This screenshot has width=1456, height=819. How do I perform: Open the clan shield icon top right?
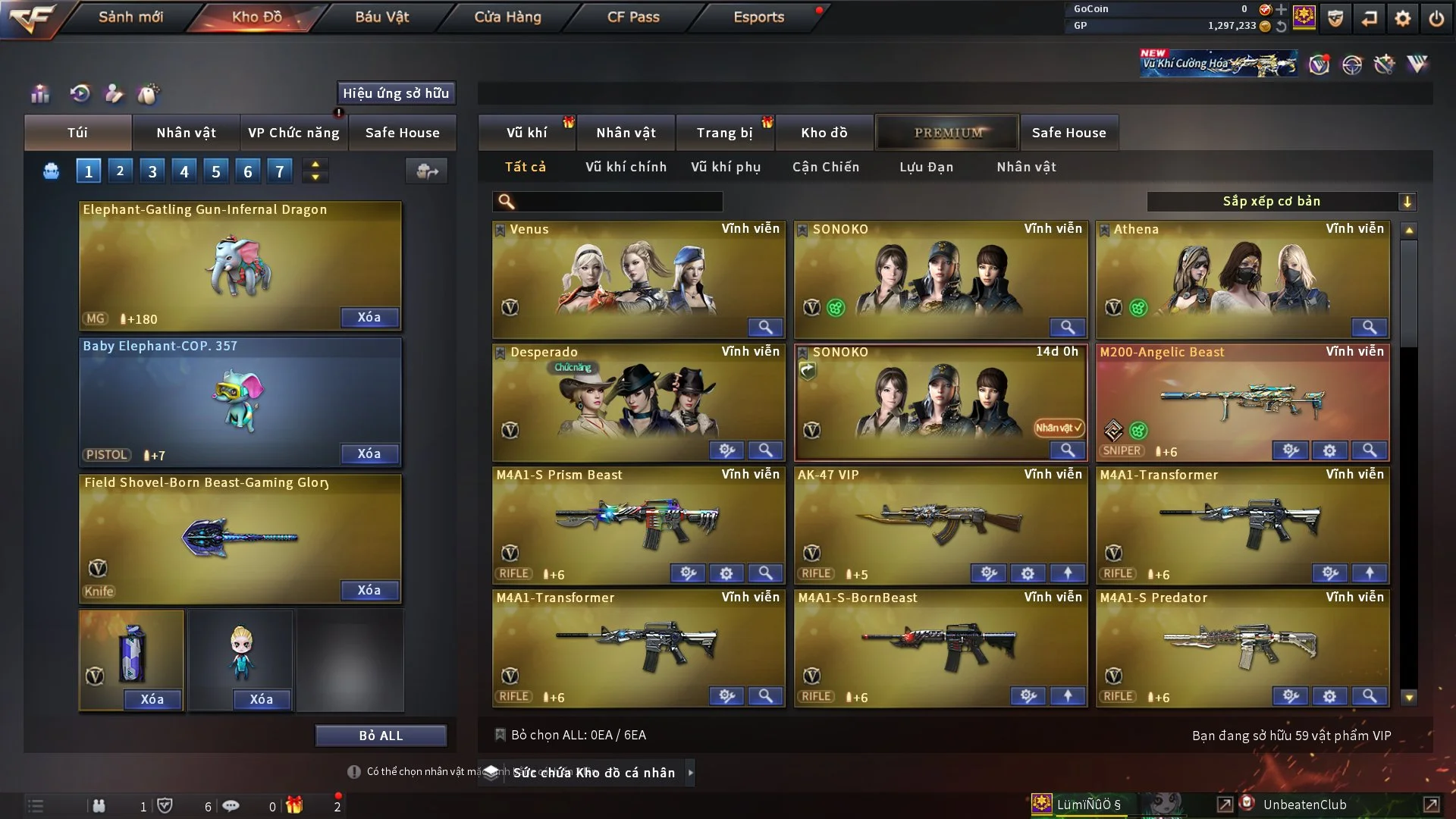pyautogui.click(x=1334, y=17)
